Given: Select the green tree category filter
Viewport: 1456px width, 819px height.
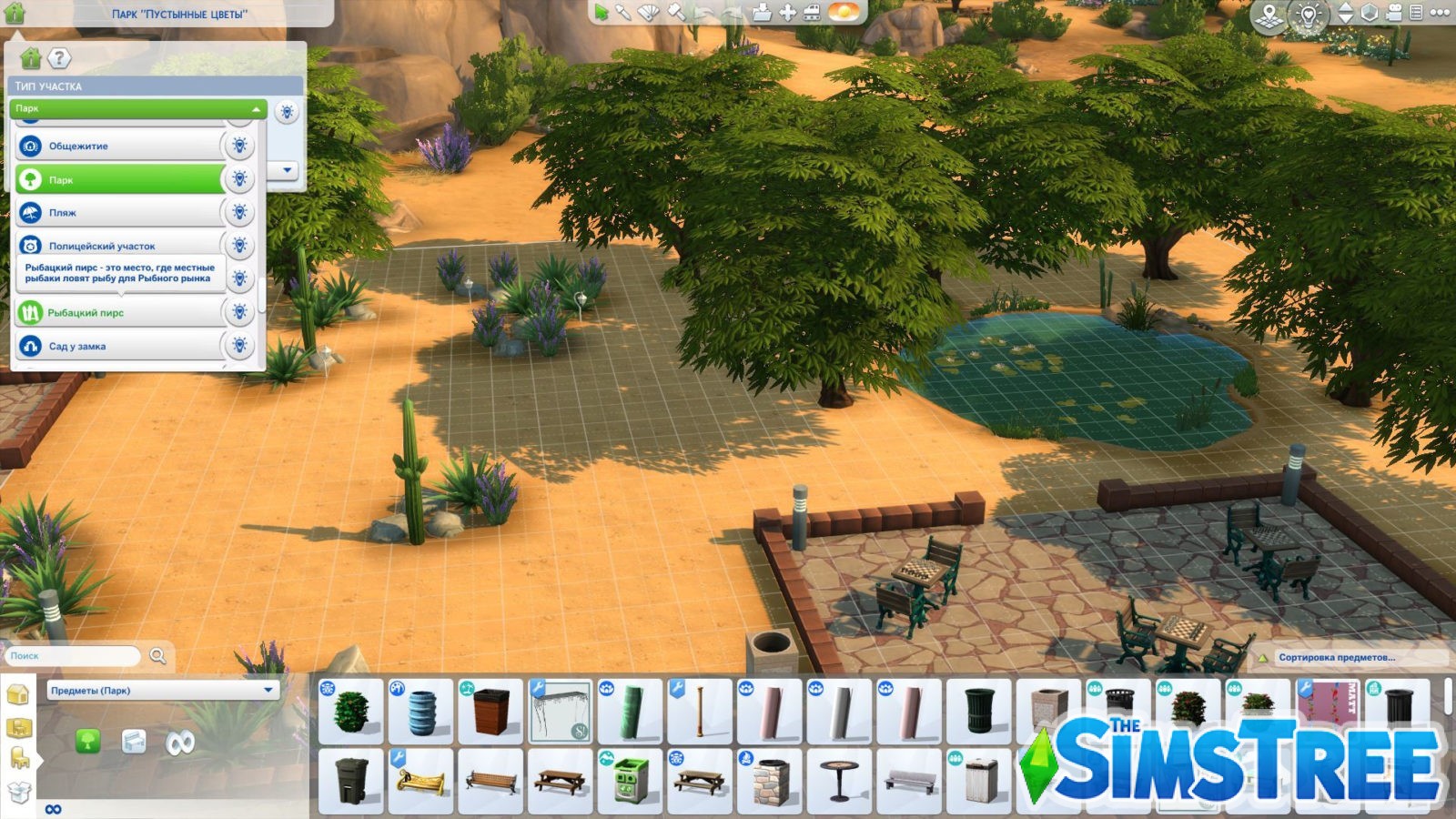Looking at the screenshot, I should coord(87,742).
